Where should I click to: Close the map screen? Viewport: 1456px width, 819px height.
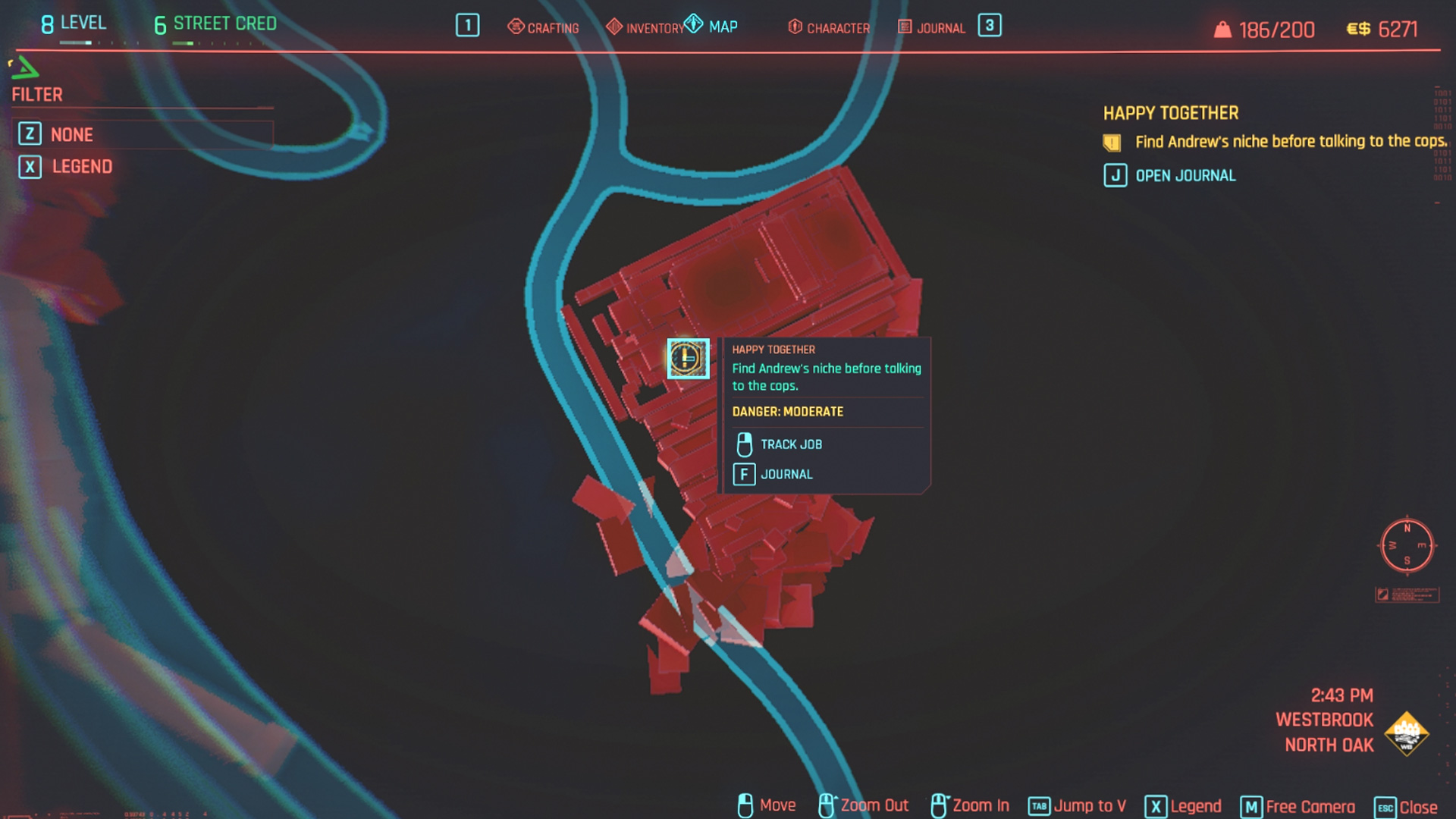pyautogui.click(x=1407, y=808)
